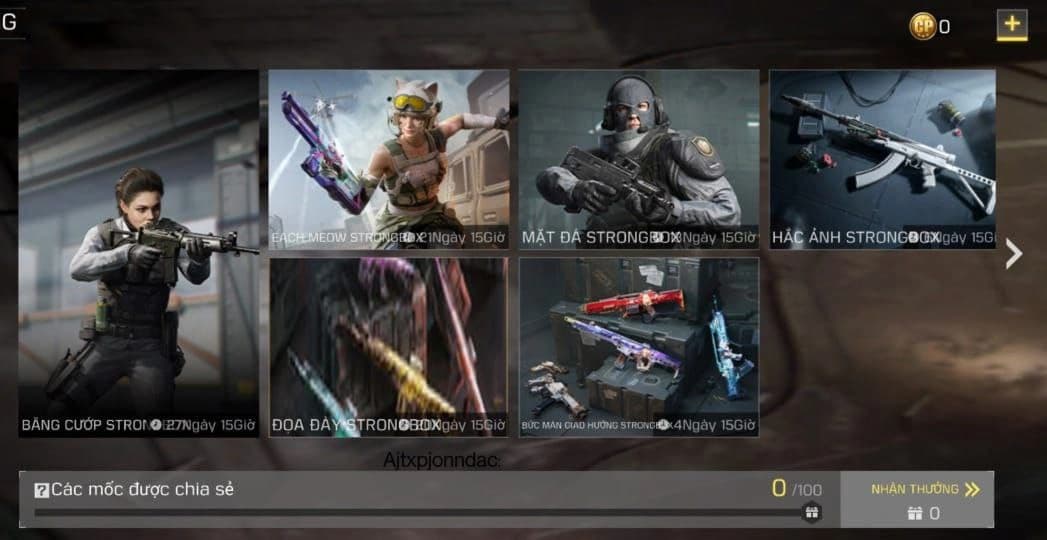The height and width of the screenshot is (540, 1047).
Task: Claim rewards with Nhận Thưởng button
Action: [917, 499]
